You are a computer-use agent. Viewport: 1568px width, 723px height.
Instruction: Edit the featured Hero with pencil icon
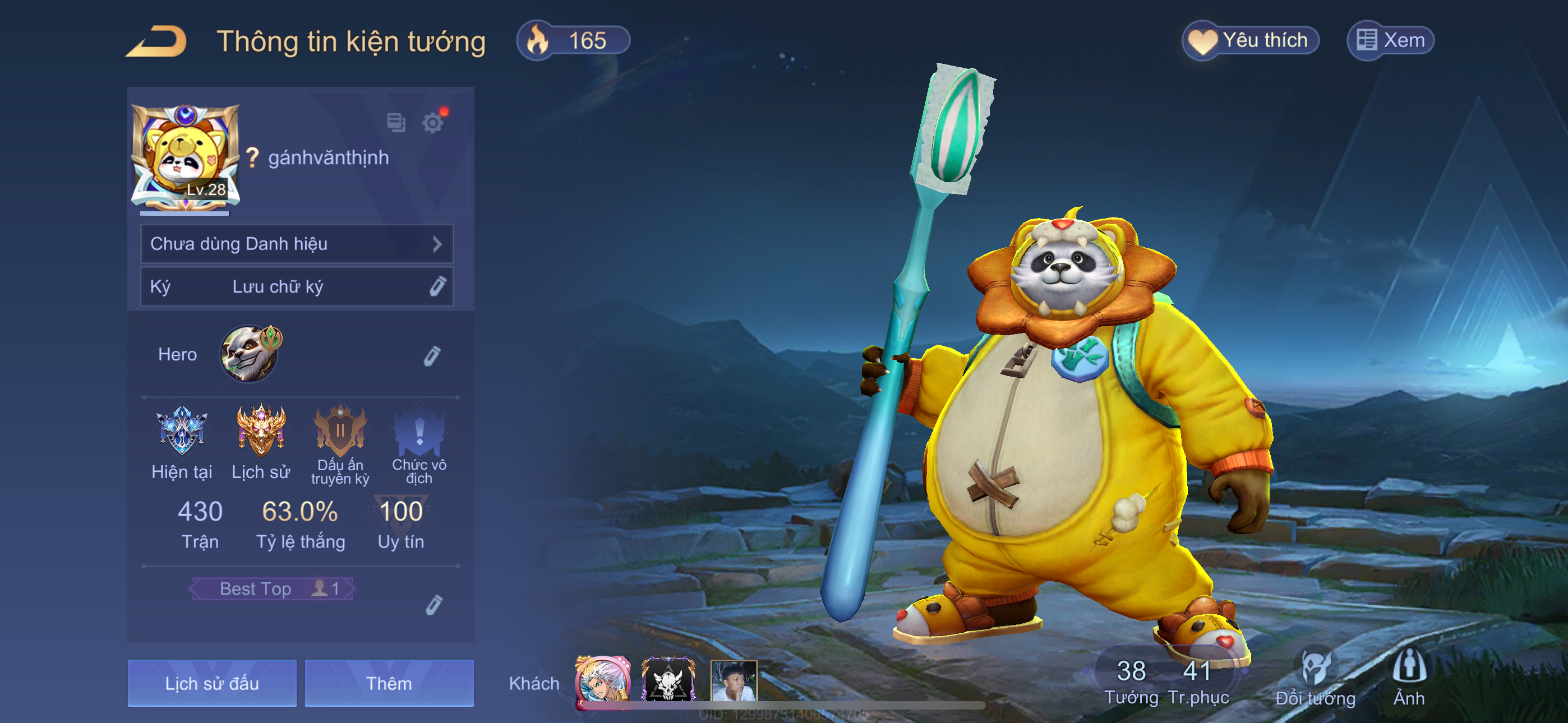pyautogui.click(x=432, y=356)
